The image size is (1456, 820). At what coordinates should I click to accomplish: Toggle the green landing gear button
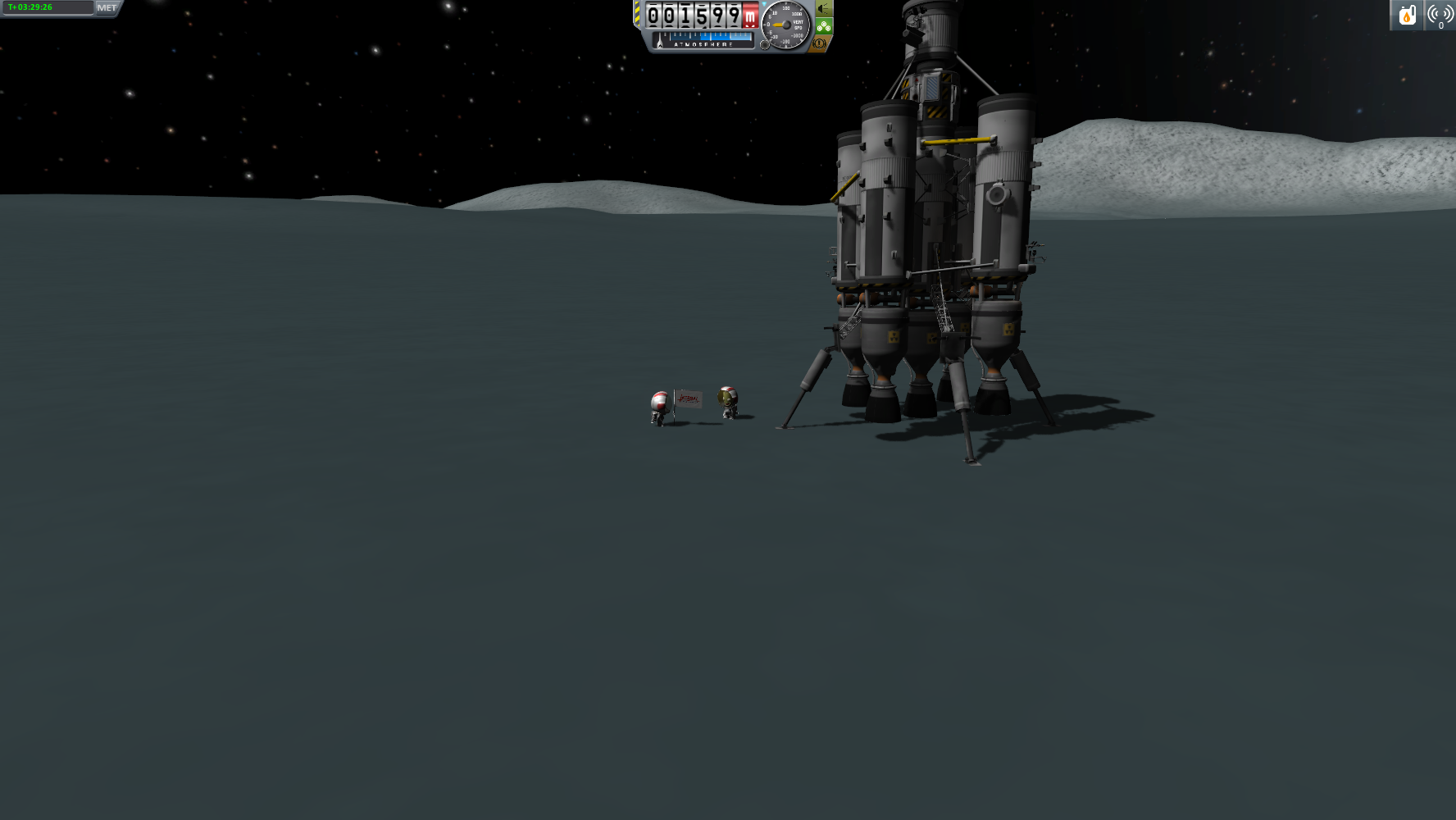(x=823, y=26)
